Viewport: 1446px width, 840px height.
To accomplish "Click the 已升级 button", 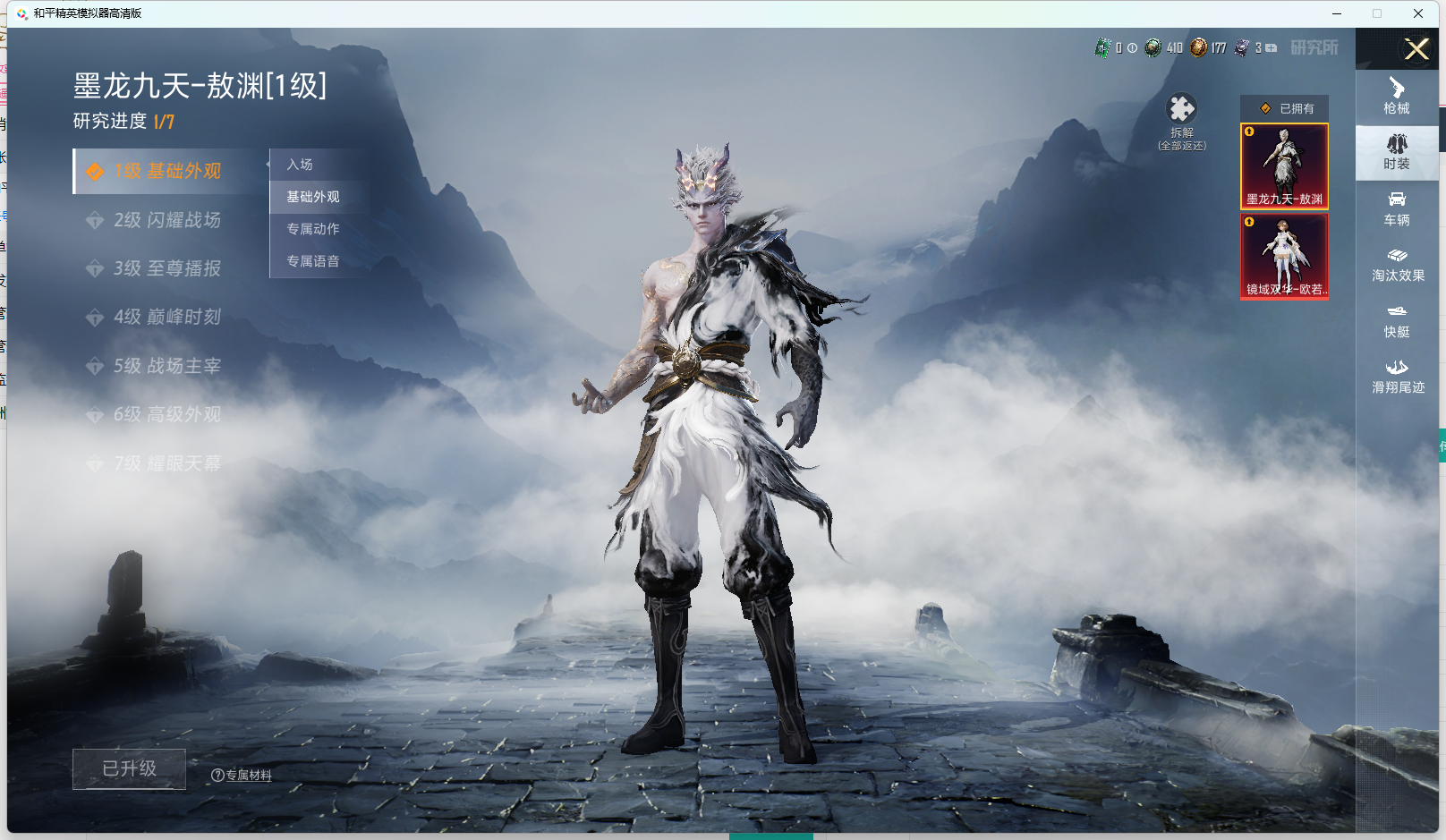I will coord(129,768).
